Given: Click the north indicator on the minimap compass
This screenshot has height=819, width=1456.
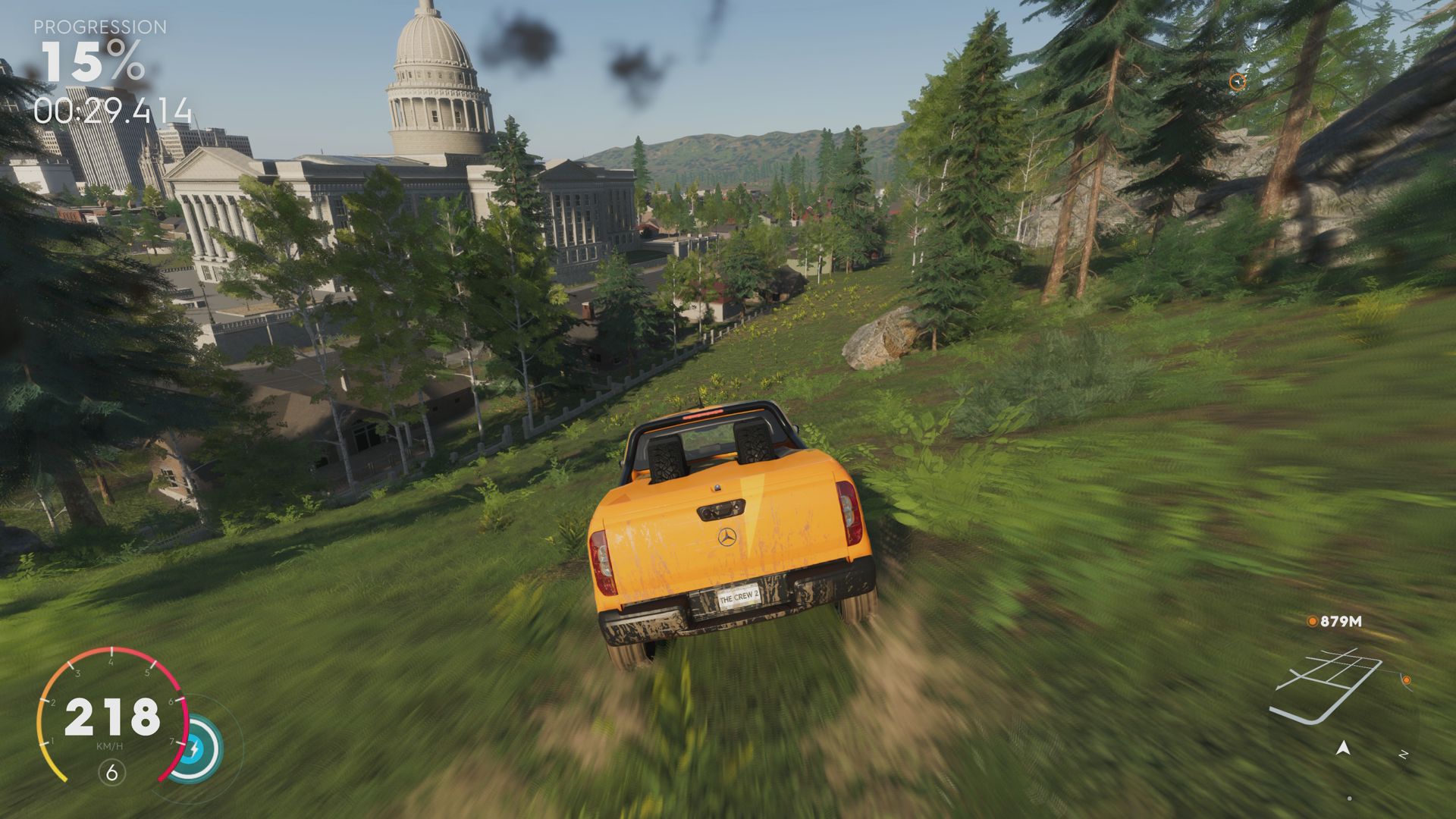Looking at the screenshot, I should tap(1403, 753).
